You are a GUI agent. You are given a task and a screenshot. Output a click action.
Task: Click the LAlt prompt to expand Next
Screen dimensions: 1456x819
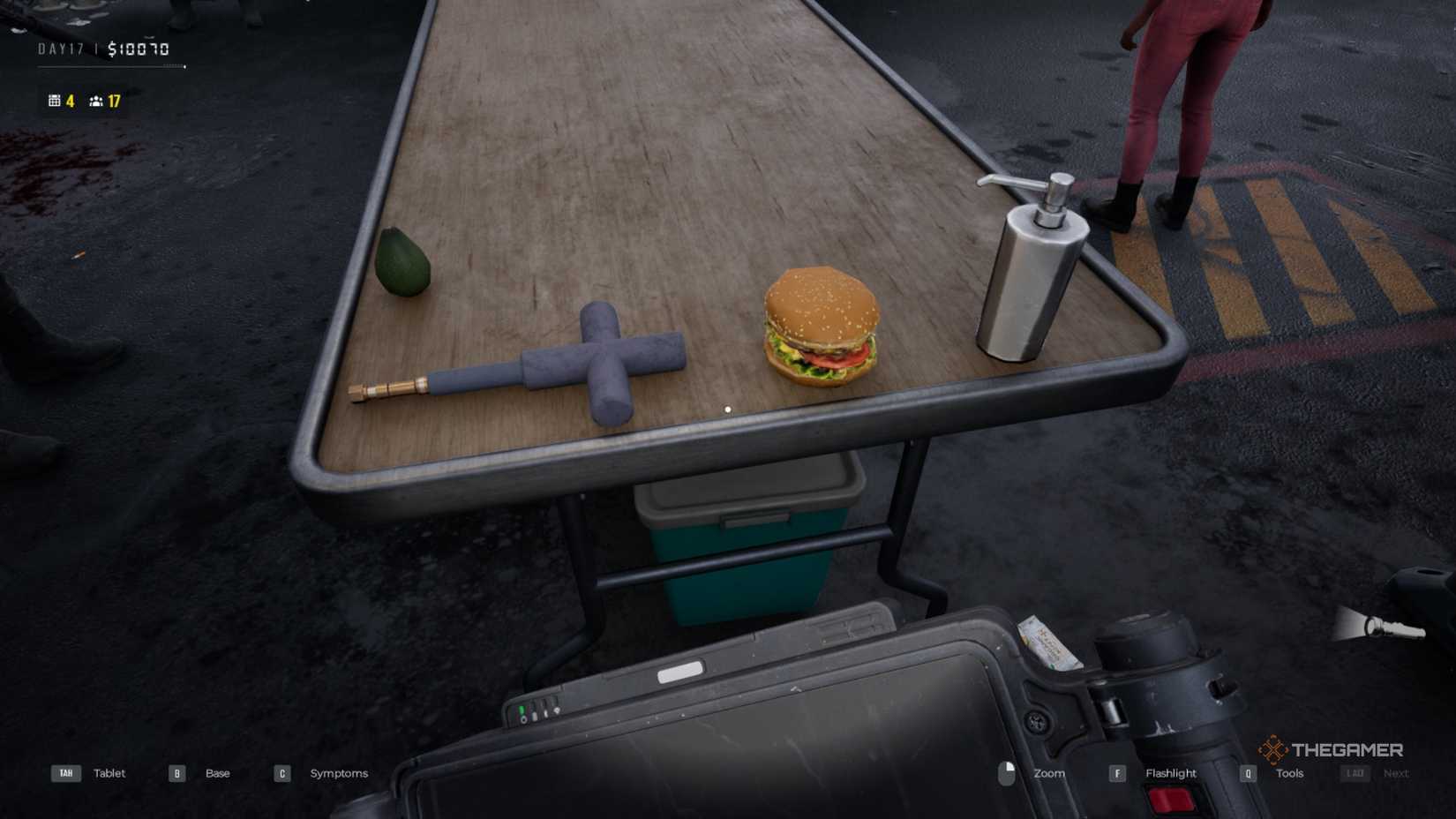tap(1356, 773)
